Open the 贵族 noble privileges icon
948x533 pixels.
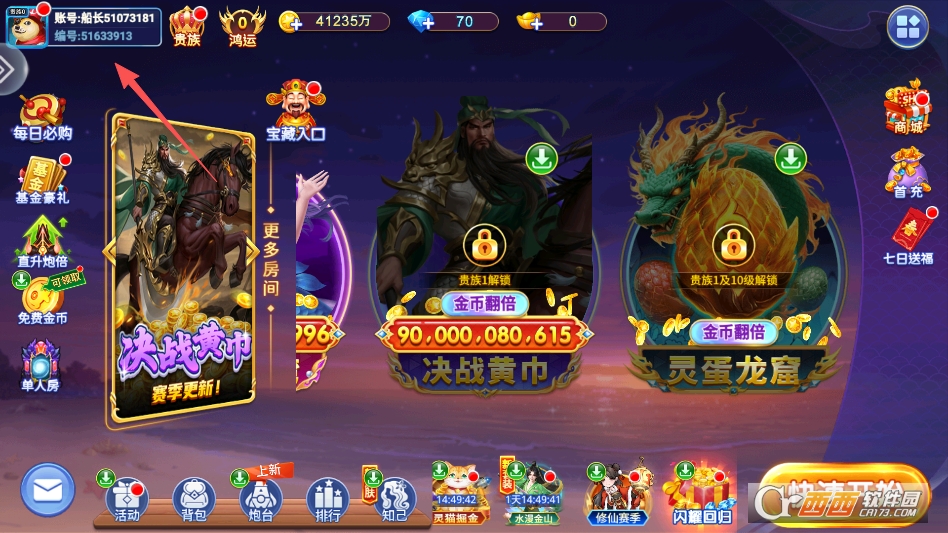(187, 26)
